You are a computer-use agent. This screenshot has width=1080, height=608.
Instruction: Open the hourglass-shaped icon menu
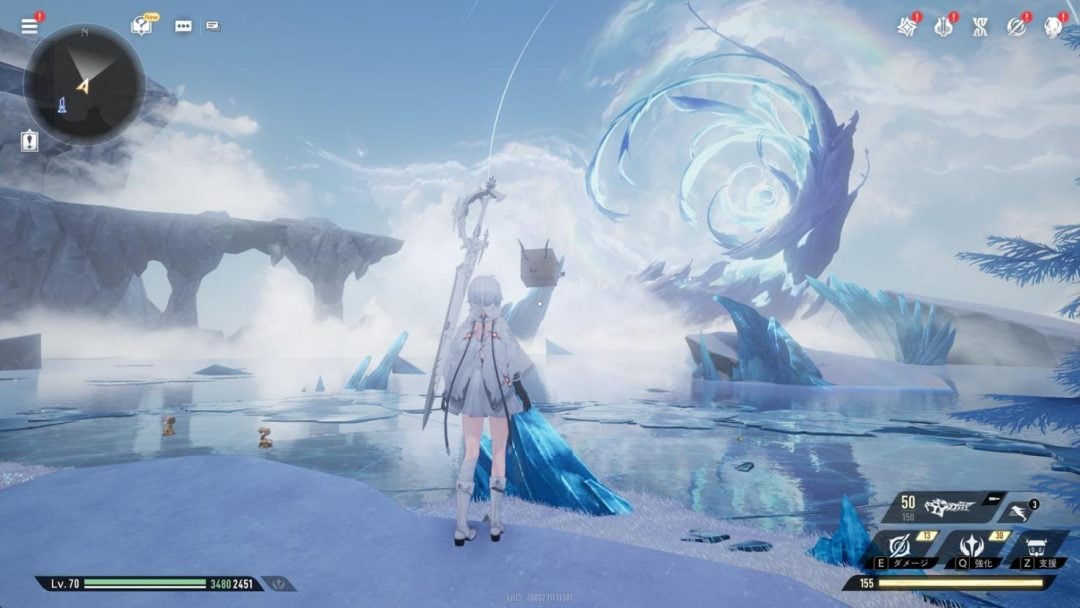pyautogui.click(x=979, y=27)
